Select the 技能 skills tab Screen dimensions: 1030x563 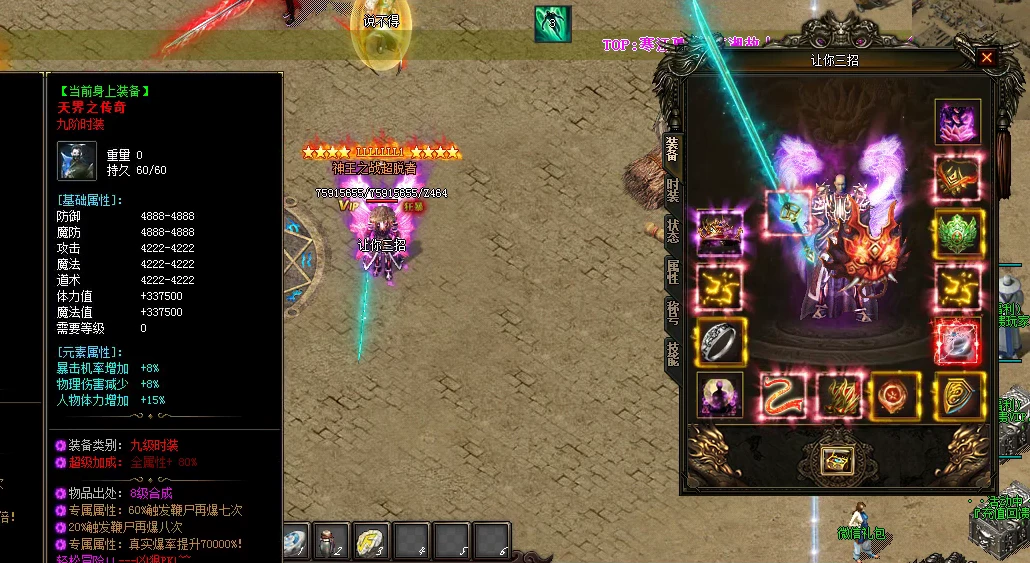[672, 353]
